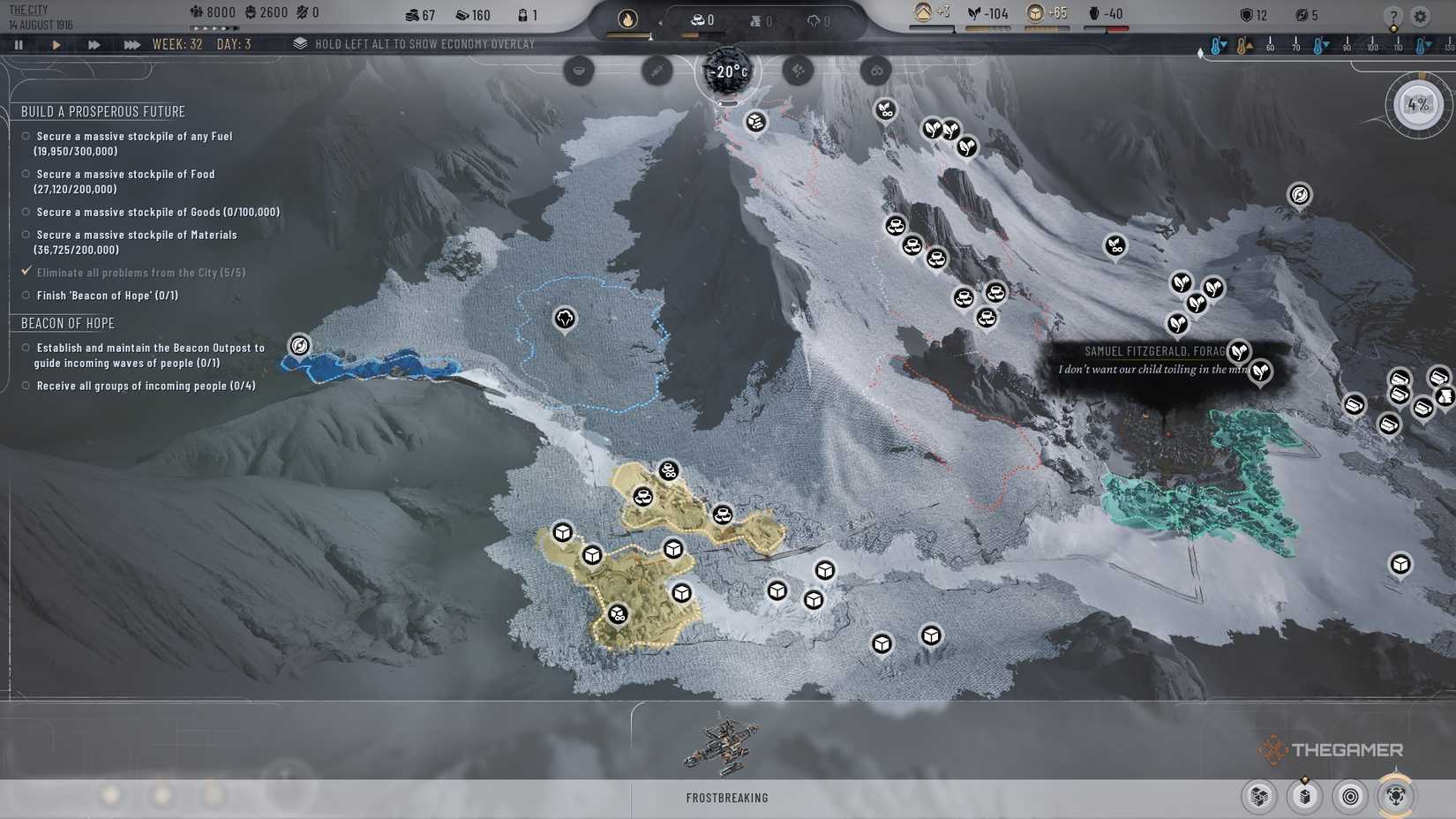1456x819 pixels.
Task: Collapse the BEACON OF HOPE section
Action: (67, 323)
